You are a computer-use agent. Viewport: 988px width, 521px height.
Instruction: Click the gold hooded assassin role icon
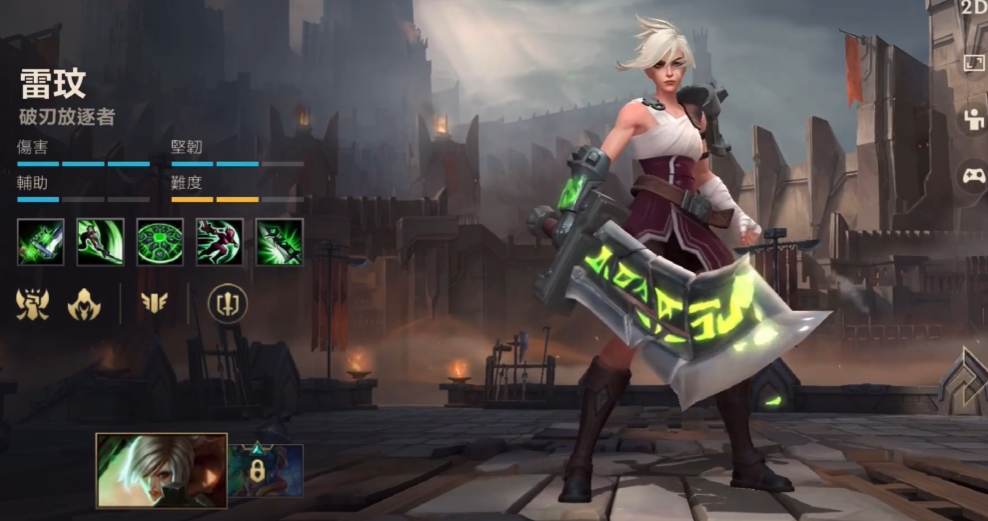(84, 303)
